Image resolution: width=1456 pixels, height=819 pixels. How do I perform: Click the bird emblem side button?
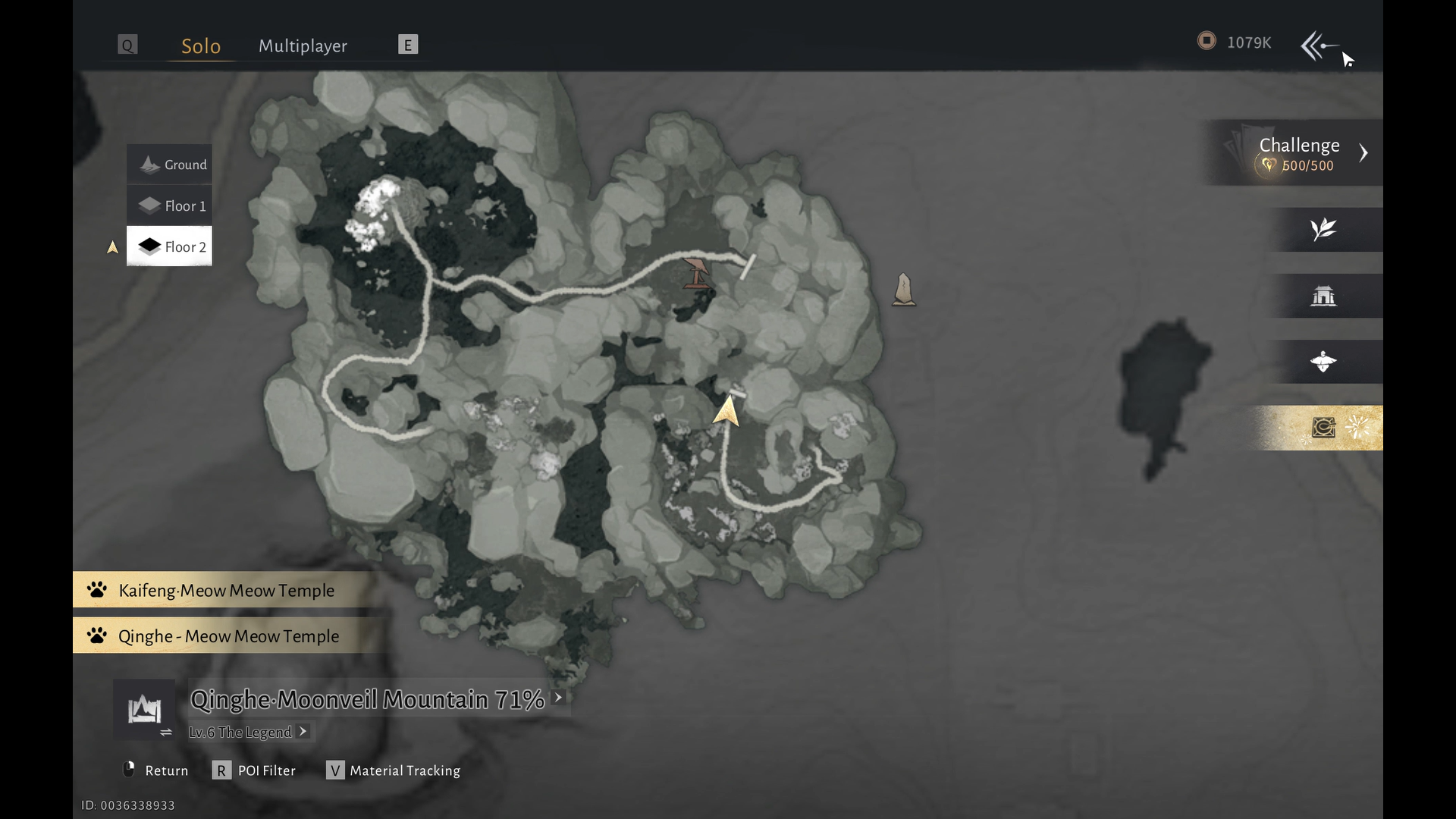pyautogui.click(x=1323, y=362)
